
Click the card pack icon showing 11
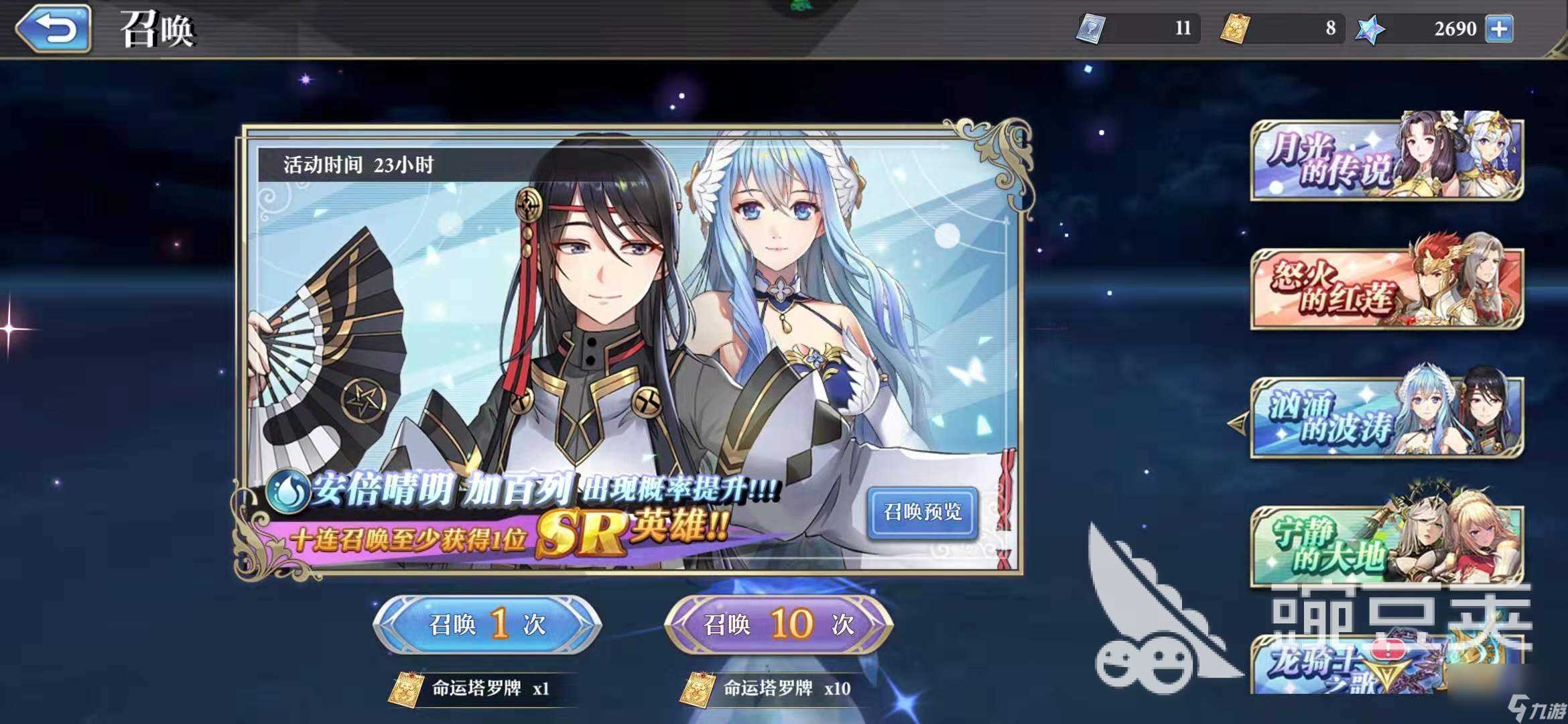tap(1092, 28)
